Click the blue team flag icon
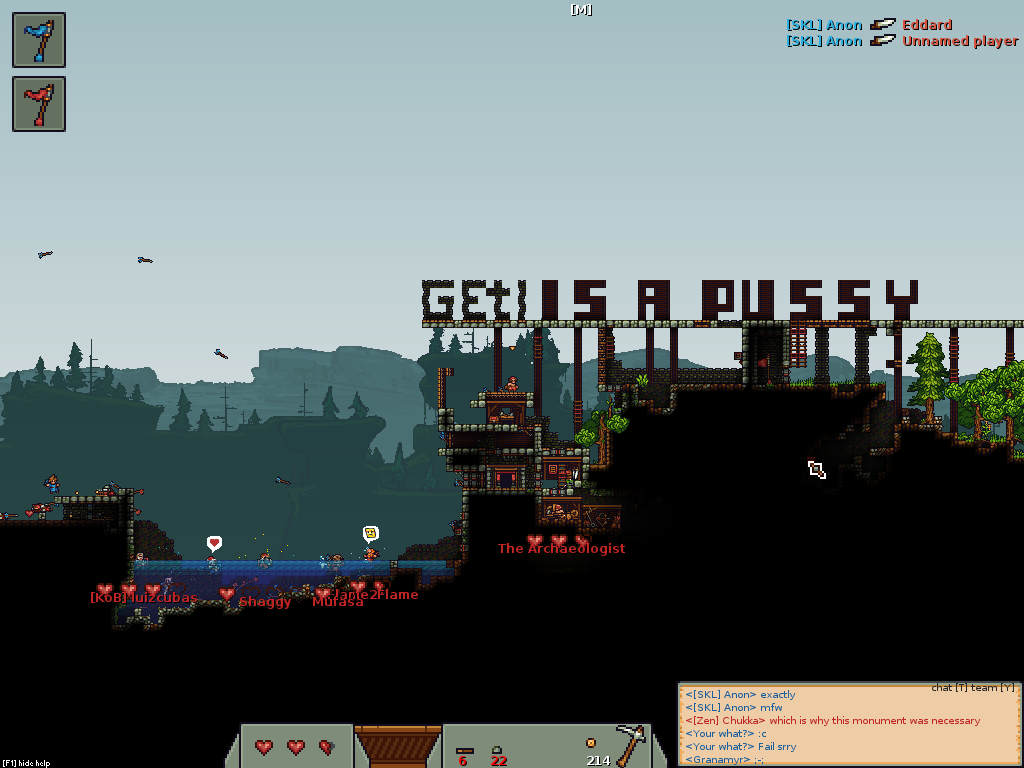The height and width of the screenshot is (768, 1024). (x=39, y=40)
